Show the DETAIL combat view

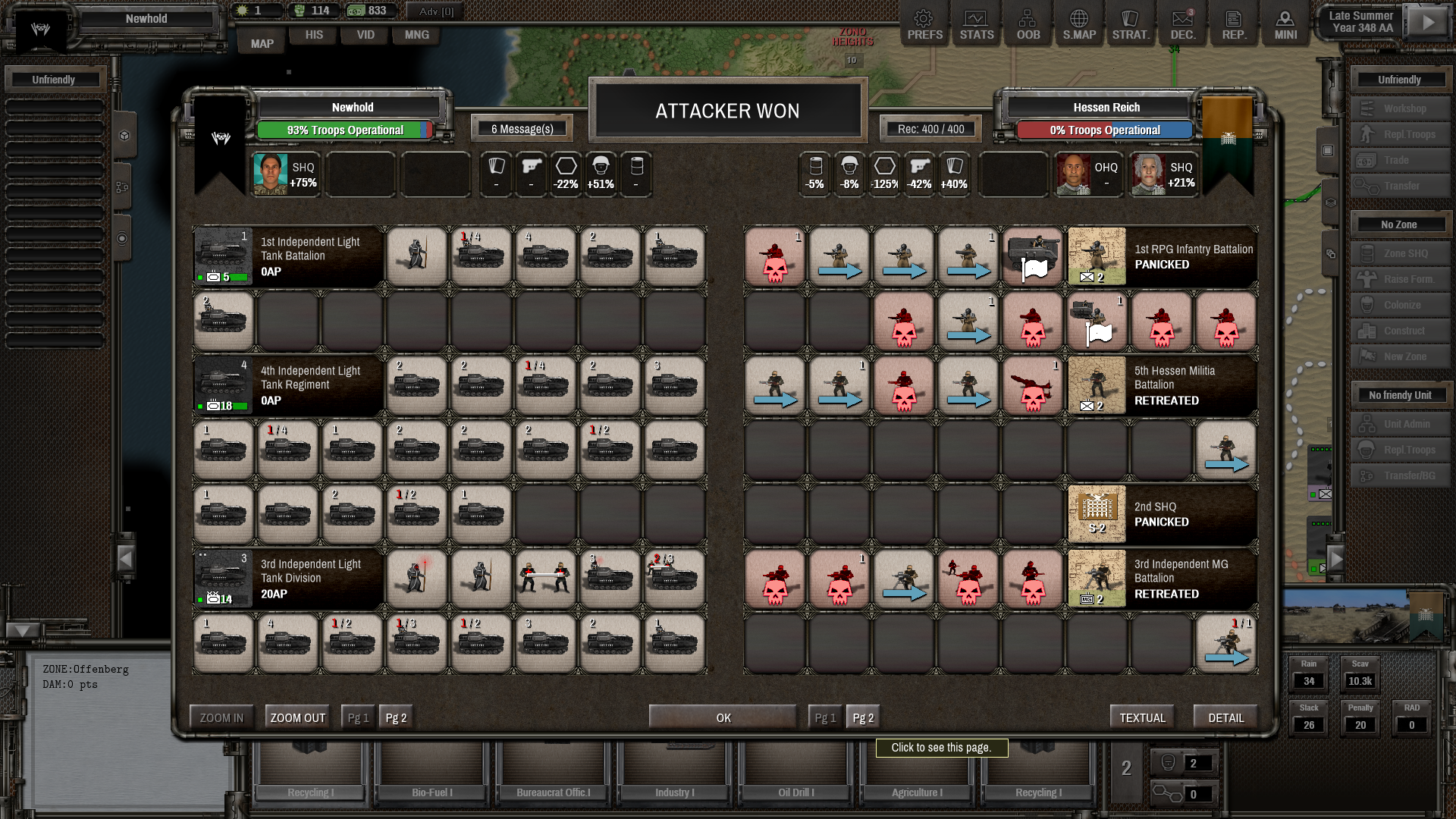tap(1225, 717)
